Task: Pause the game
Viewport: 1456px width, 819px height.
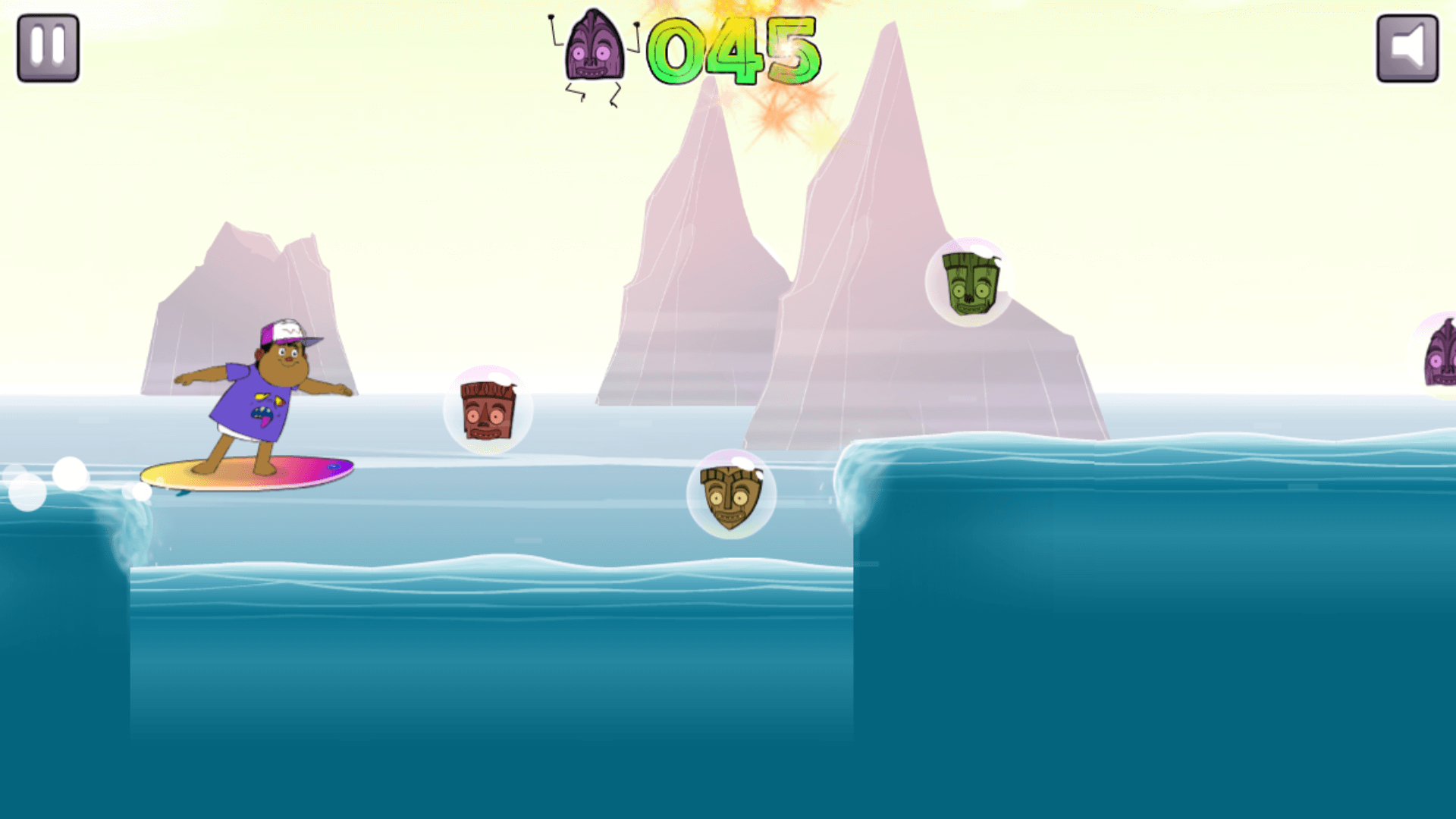Action: click(48, 47)
